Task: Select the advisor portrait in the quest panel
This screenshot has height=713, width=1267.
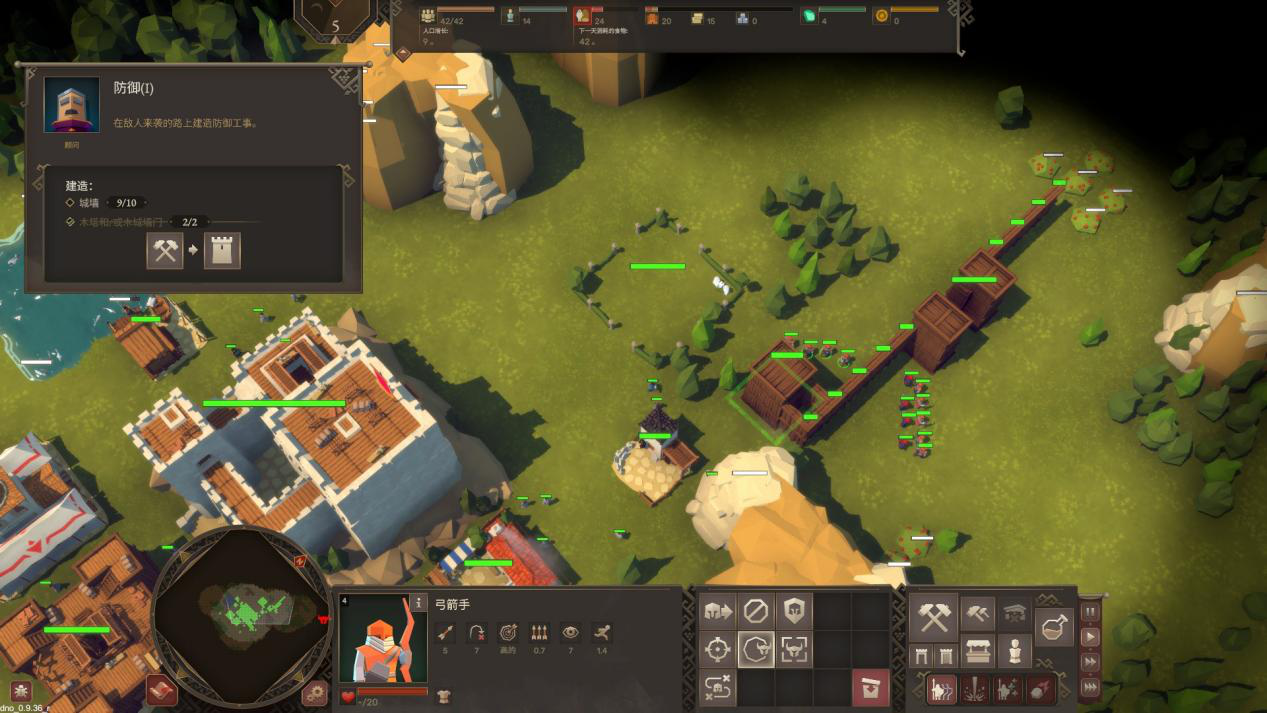Action: [71, 106]
